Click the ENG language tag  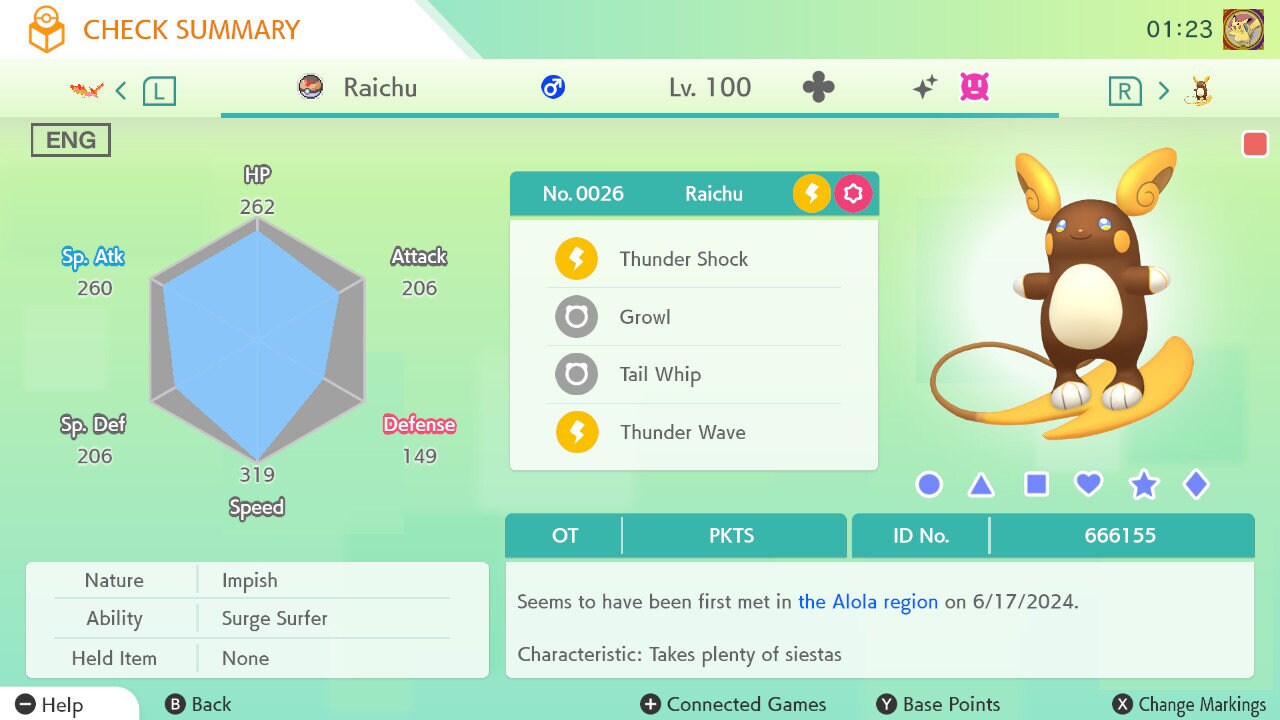tap(70, 140)
